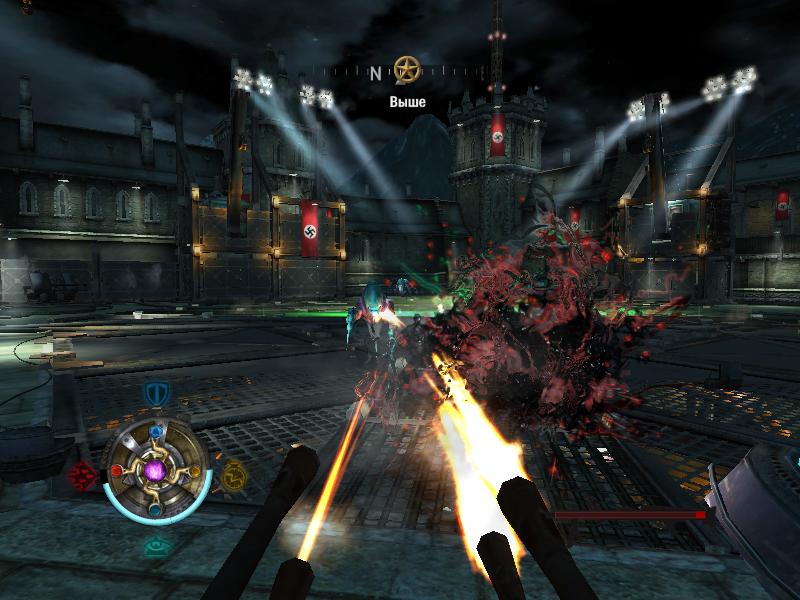The height and width of the screenshot is (600, 800).
Task: Click the gold star objective marker
Action: (405, 70)
